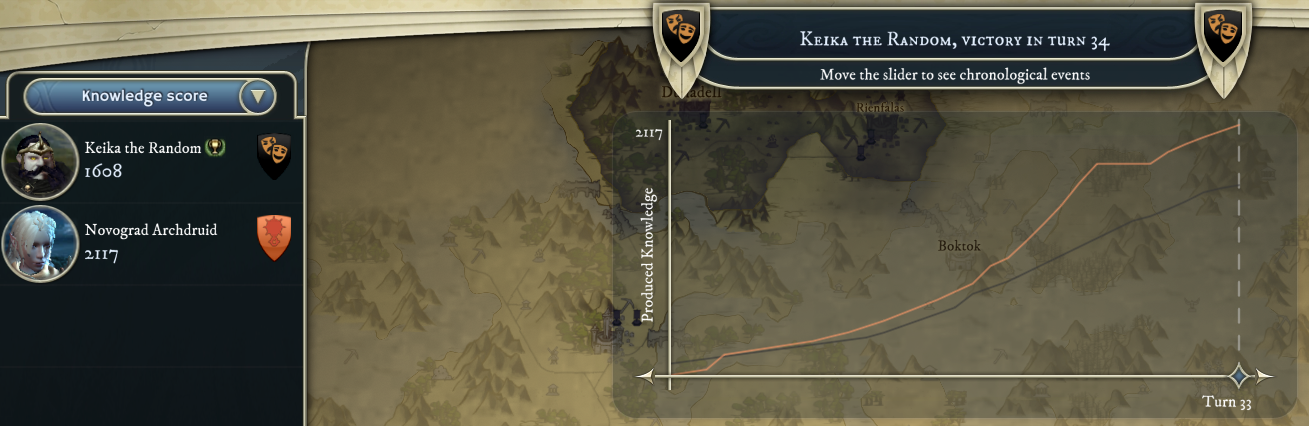Image resolution: width=1309 pixels, height=426 pixels.
Task: Open the Knowledge score dropdown
Action: click(x=258, y=97)
